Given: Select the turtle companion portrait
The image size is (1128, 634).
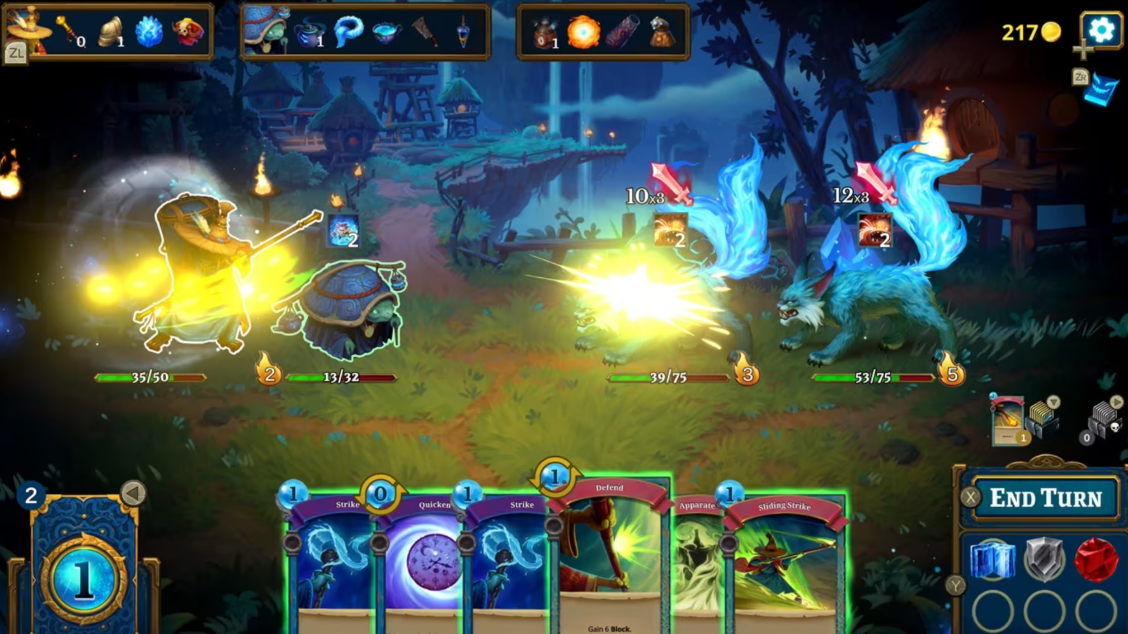Looking at the screenshot, I should click(267, 29).
